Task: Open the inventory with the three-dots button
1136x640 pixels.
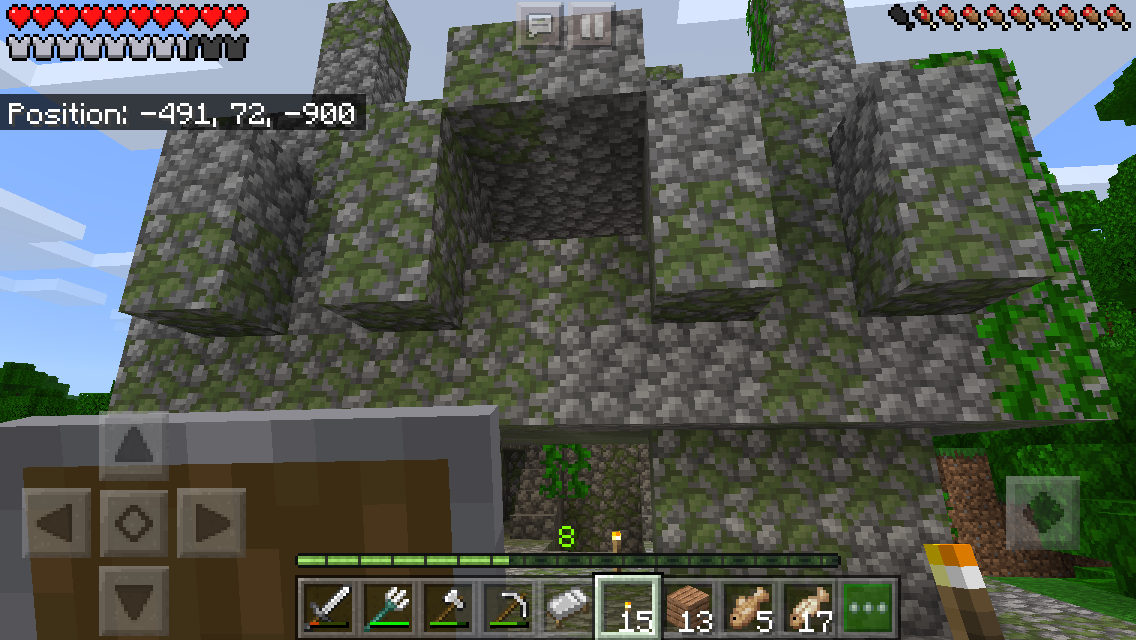Action: coord(869,605)
